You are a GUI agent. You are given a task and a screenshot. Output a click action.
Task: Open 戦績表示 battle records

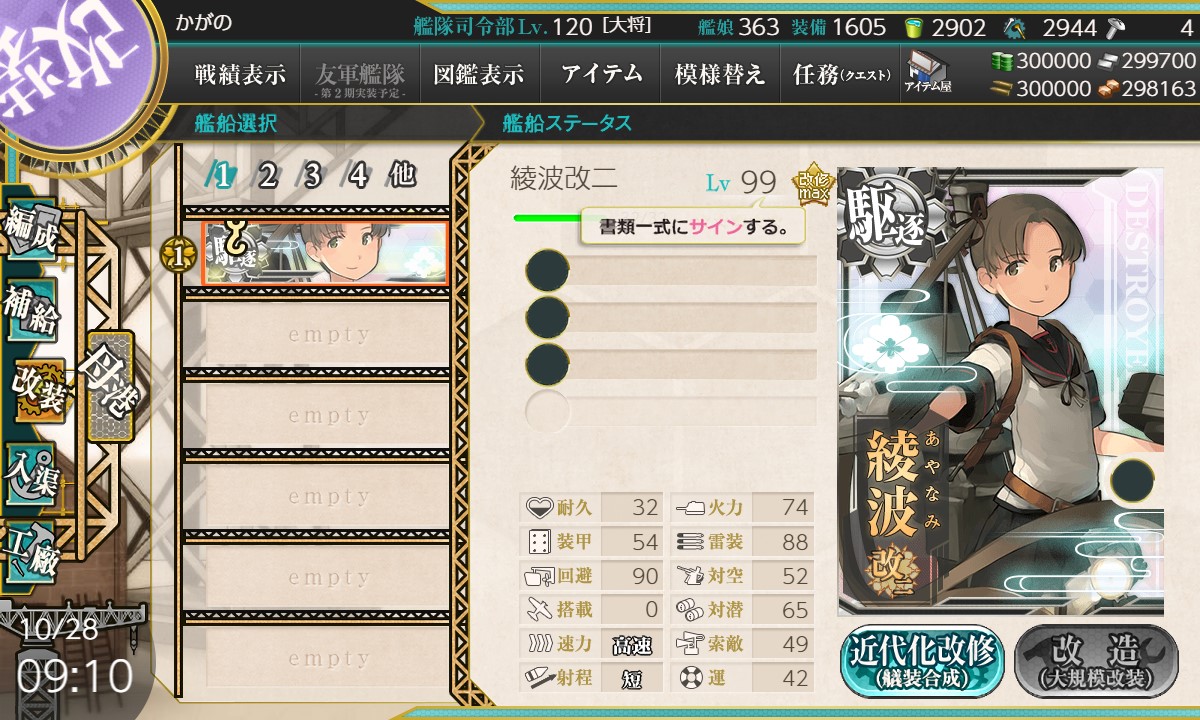(x=240, y=74)
